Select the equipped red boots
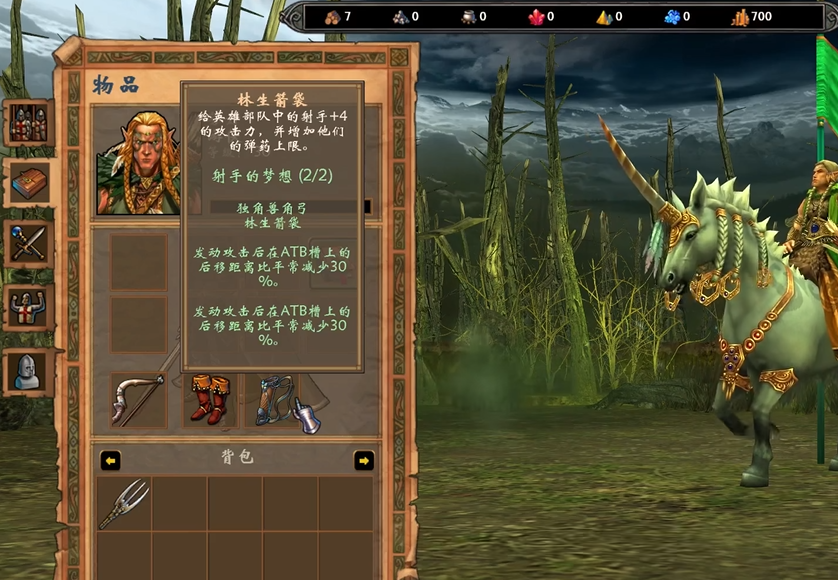The image size is (838, 580). tap(209, 400)
